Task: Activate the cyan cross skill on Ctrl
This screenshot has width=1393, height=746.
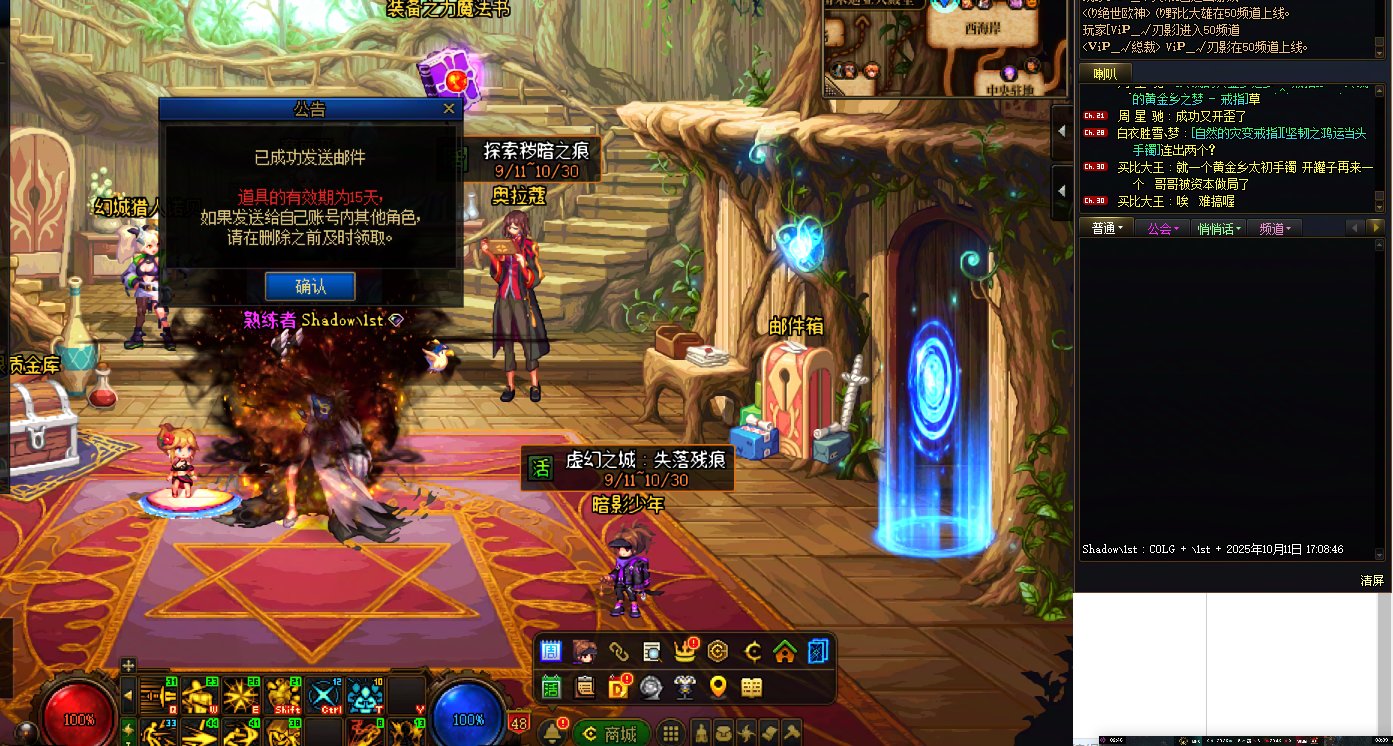Action: 325,695
